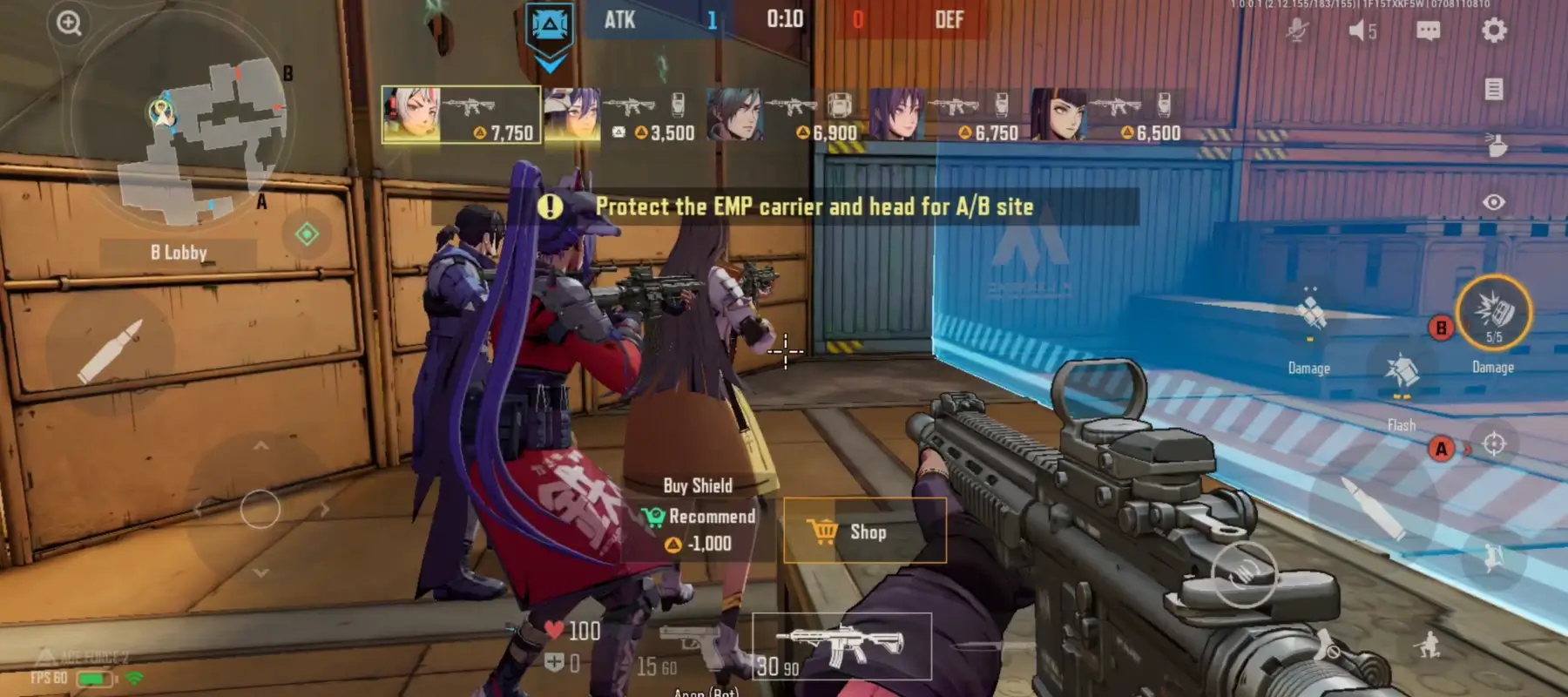
Task: Toggle the microphone mute
Action: pos(1297,30)
